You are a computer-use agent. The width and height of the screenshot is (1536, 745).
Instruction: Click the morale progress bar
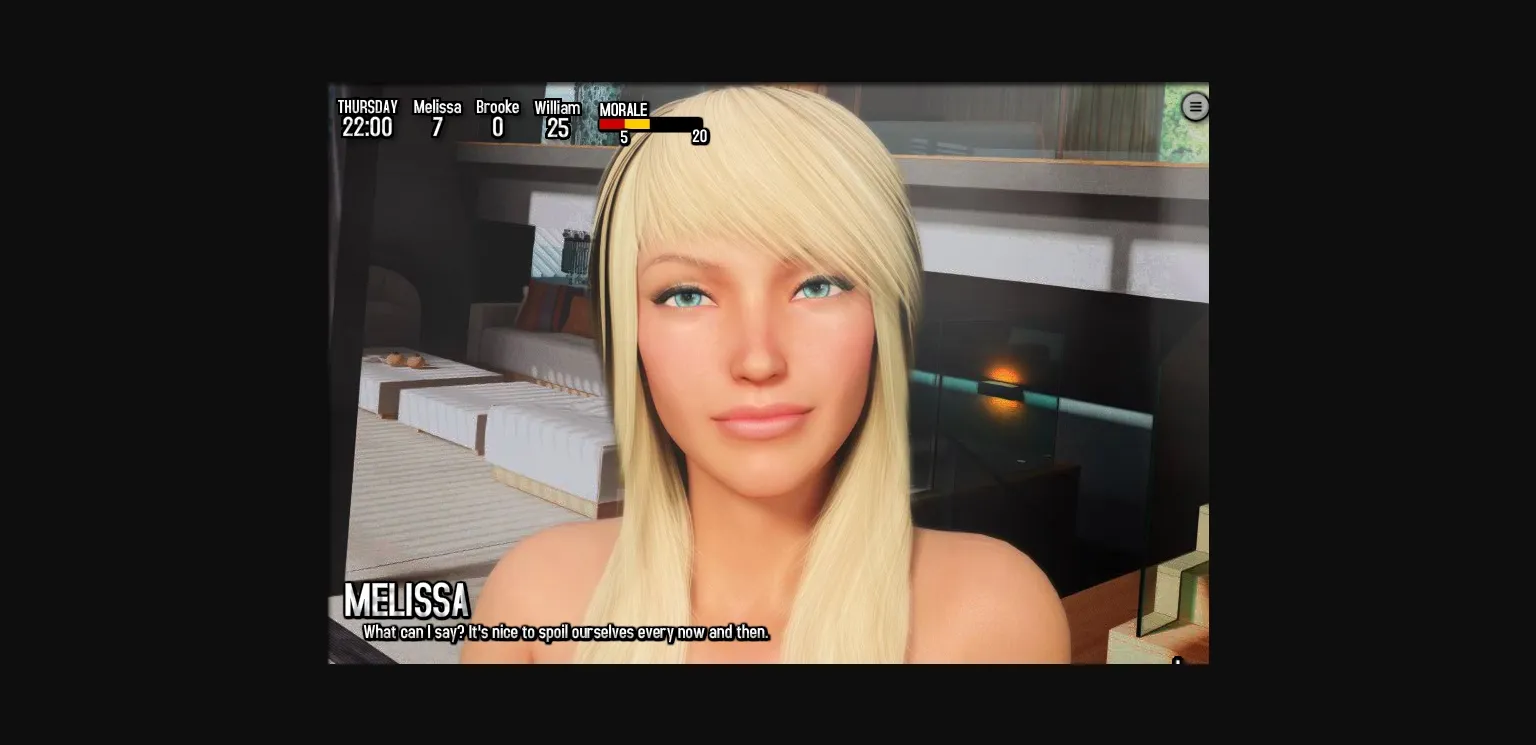[650, 124]
